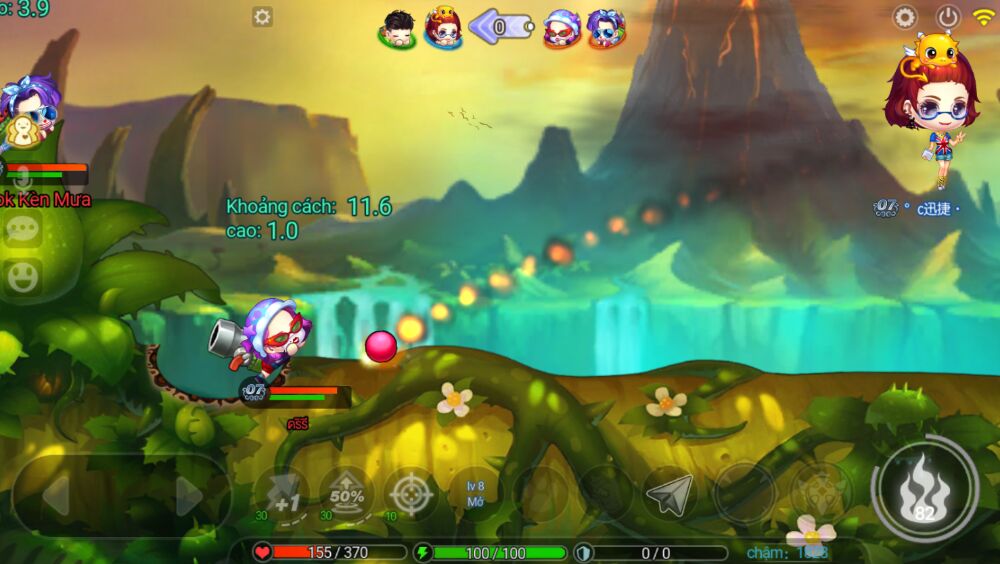Move right with the right arrow button

click(188, 495)
